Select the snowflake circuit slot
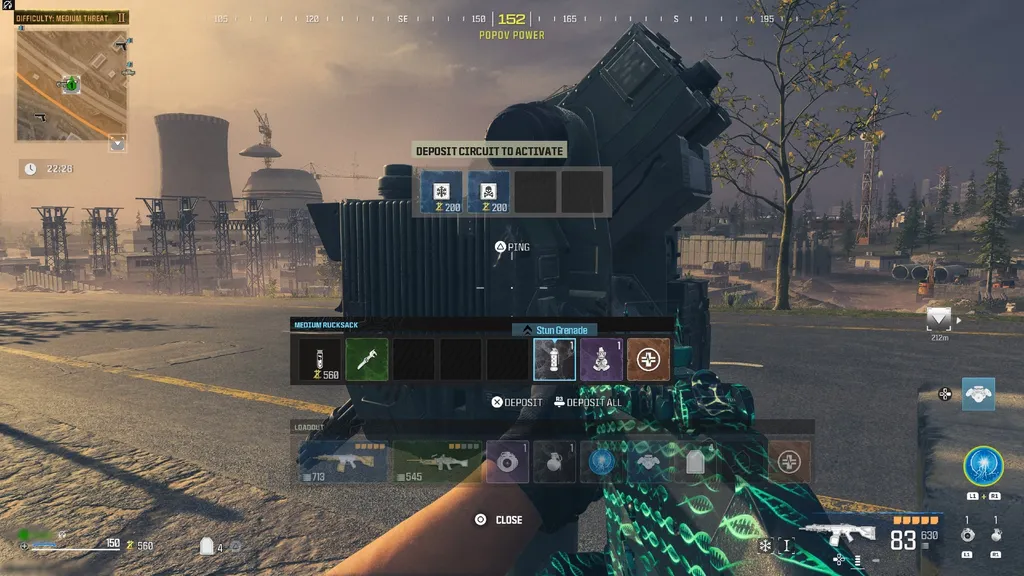This screenshot has height=576, width=1024. [441, 191]
